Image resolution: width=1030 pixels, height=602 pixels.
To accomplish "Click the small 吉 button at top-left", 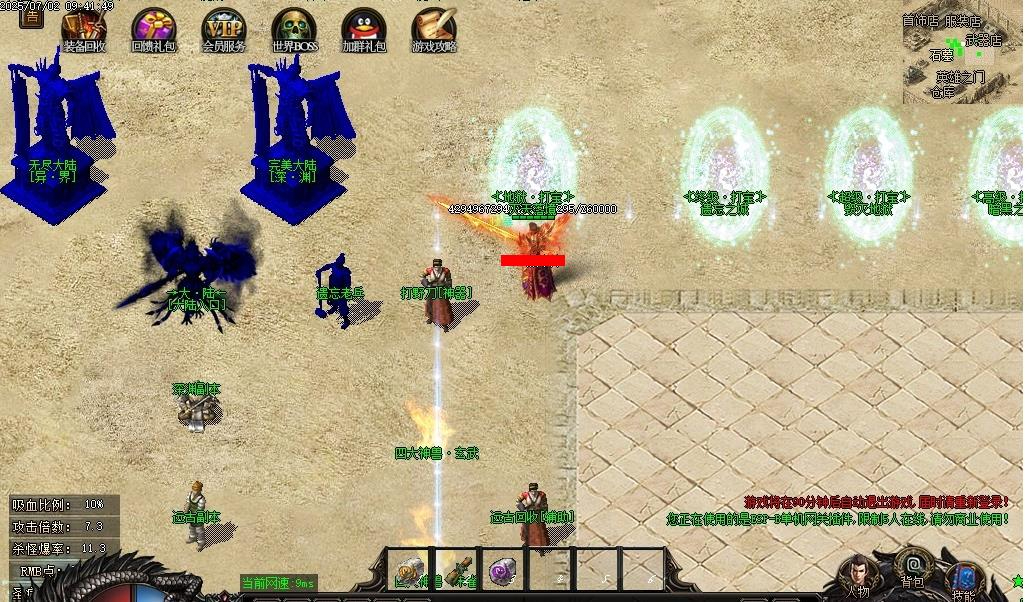I will coord(31,14).
